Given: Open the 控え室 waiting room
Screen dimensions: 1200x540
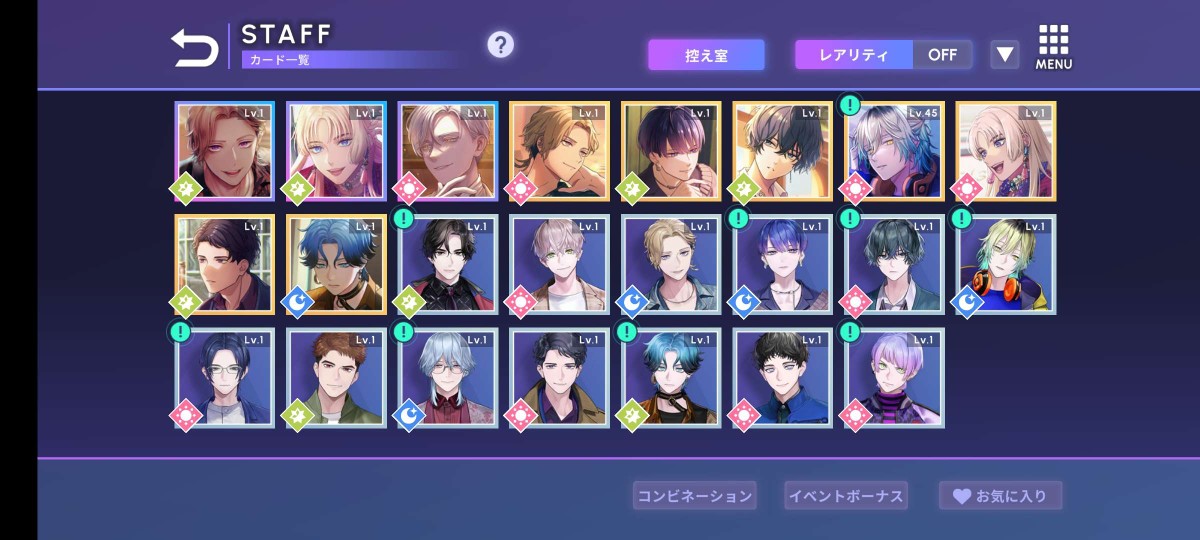Looking at the screenshot, I should (706, 55).
